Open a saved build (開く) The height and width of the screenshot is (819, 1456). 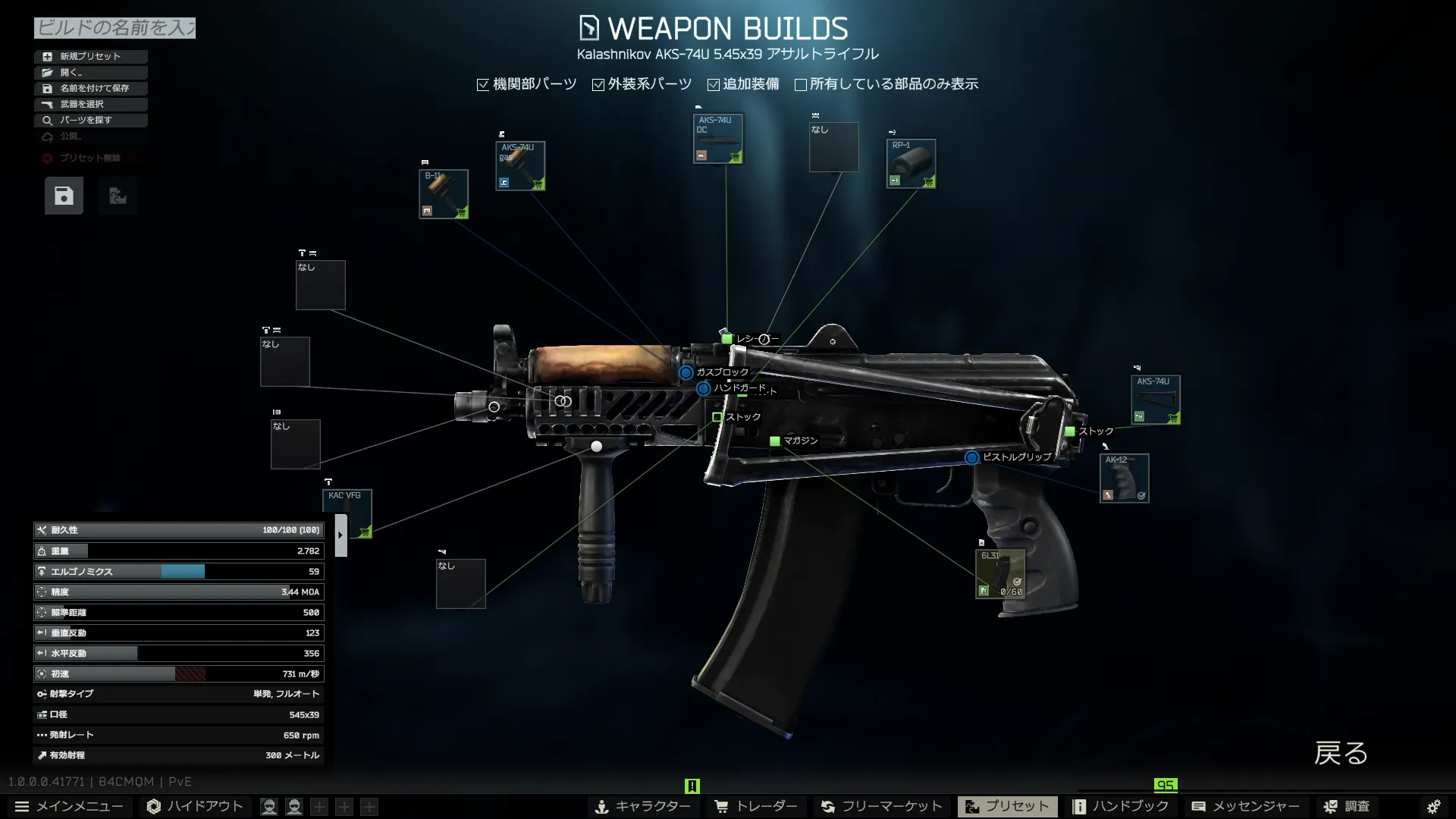[90, 72]
